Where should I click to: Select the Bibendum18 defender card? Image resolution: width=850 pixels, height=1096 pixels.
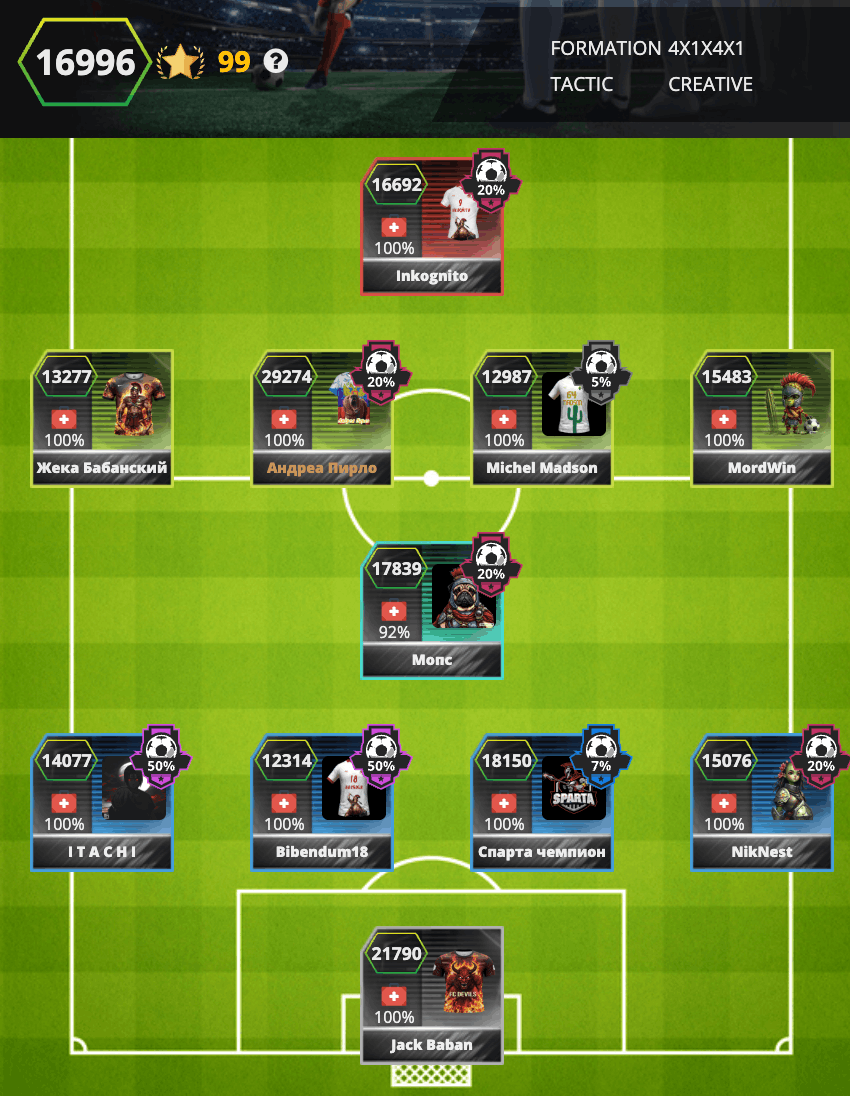[x=322, y=803]
